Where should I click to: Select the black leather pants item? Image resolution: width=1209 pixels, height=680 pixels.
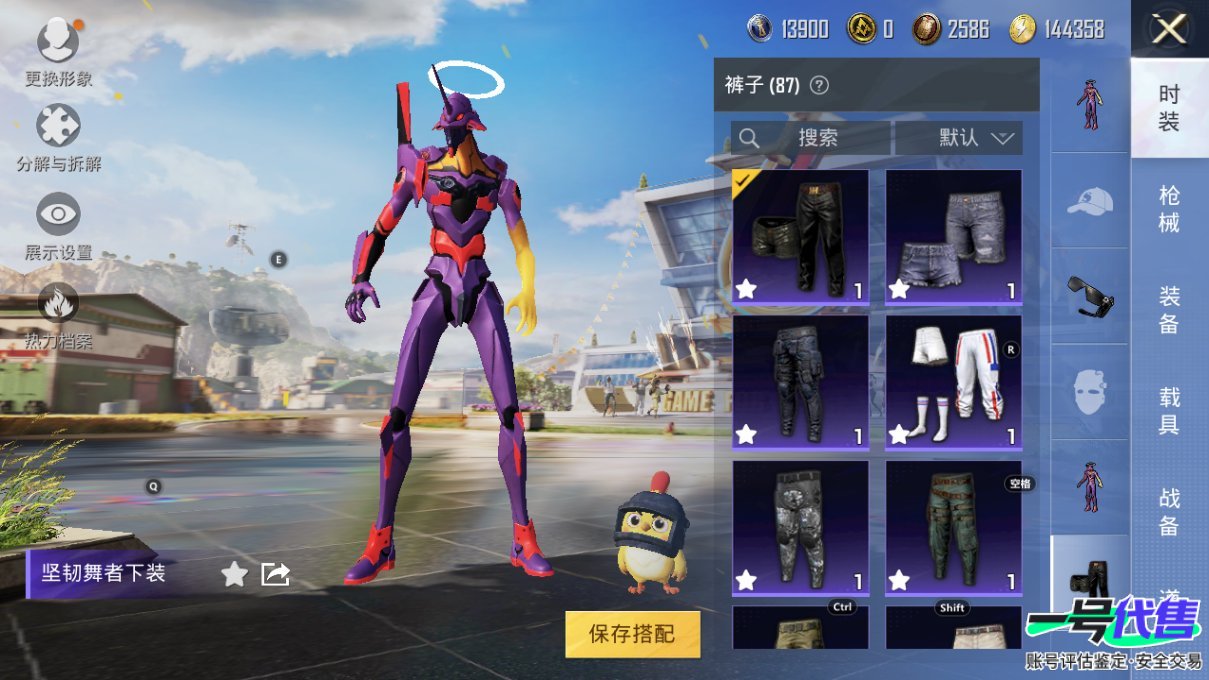(800, 236)
